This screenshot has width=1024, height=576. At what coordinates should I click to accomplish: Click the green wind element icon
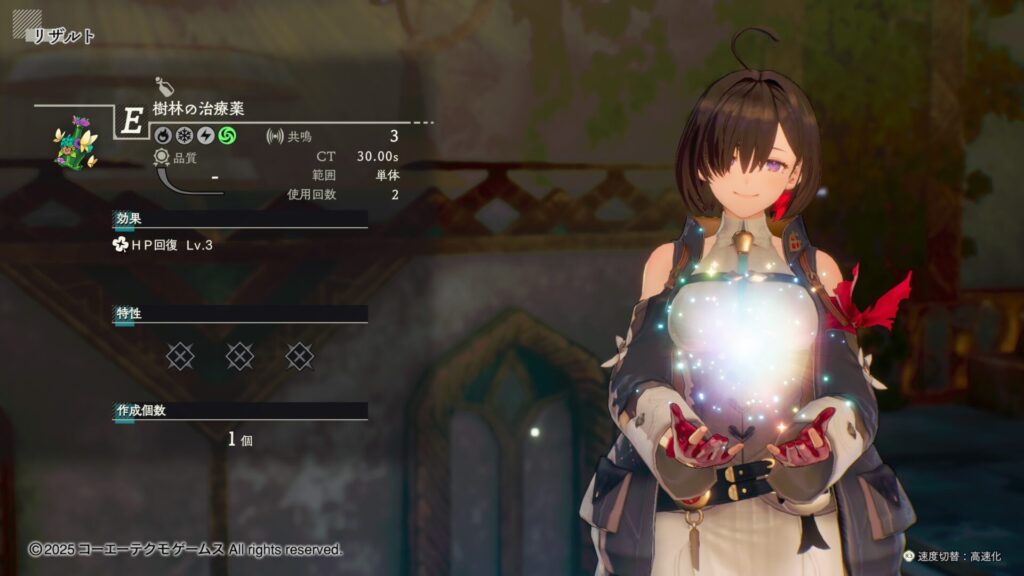228,135
